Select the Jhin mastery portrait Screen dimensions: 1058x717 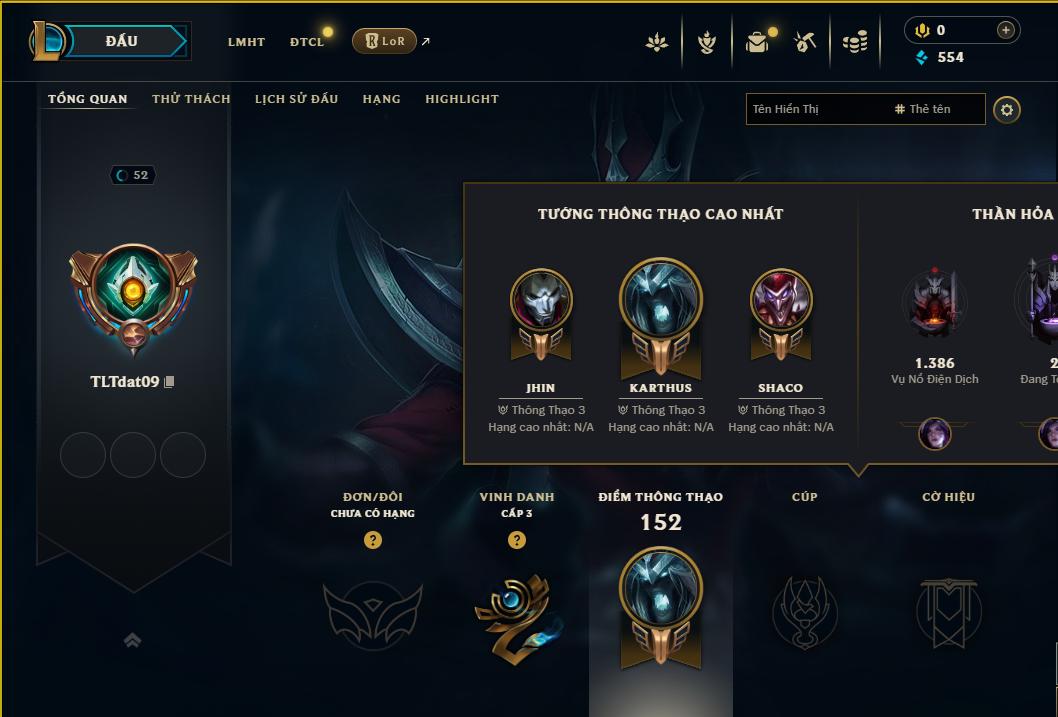(541, 300)
